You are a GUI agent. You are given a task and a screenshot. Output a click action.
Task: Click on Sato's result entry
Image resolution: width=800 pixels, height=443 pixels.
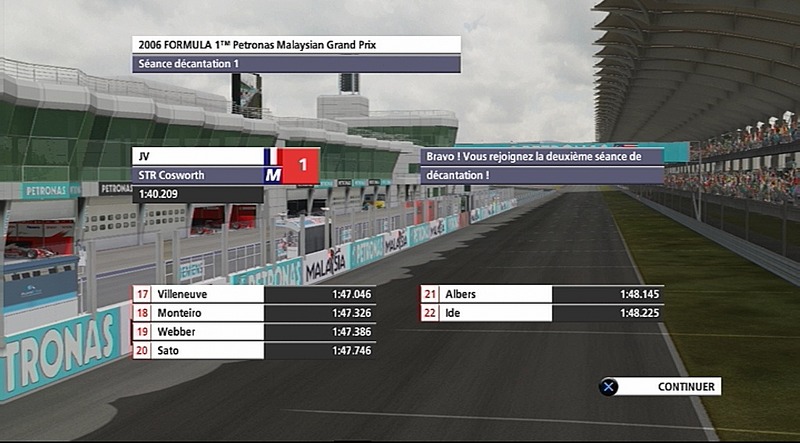coord(254,350)
